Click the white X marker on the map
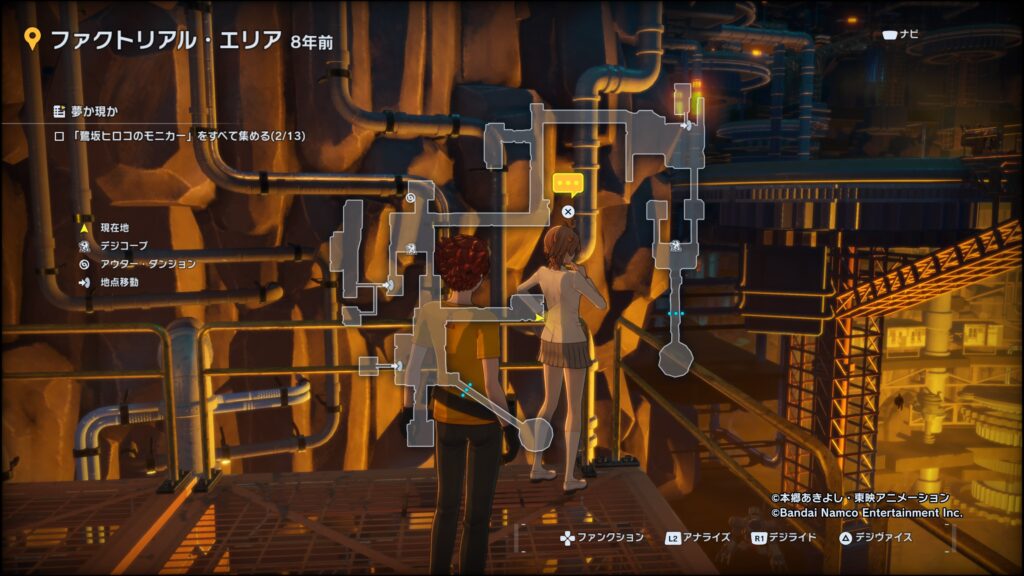 point(568,211)
